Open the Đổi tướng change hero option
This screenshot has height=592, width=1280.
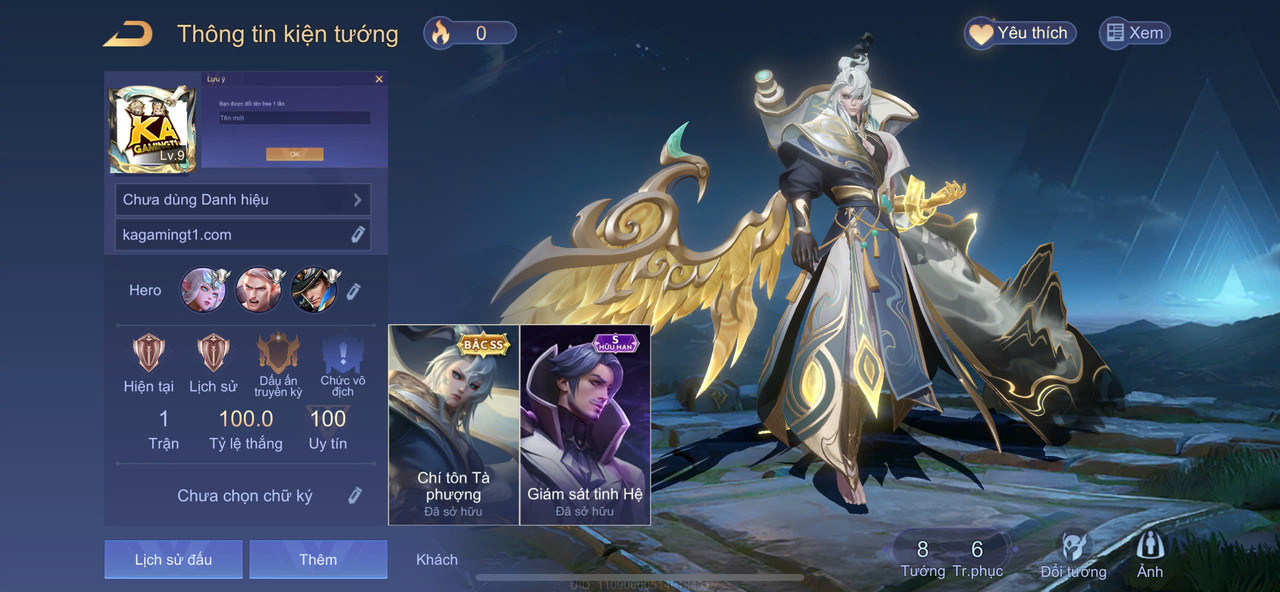click(1073, 556)
